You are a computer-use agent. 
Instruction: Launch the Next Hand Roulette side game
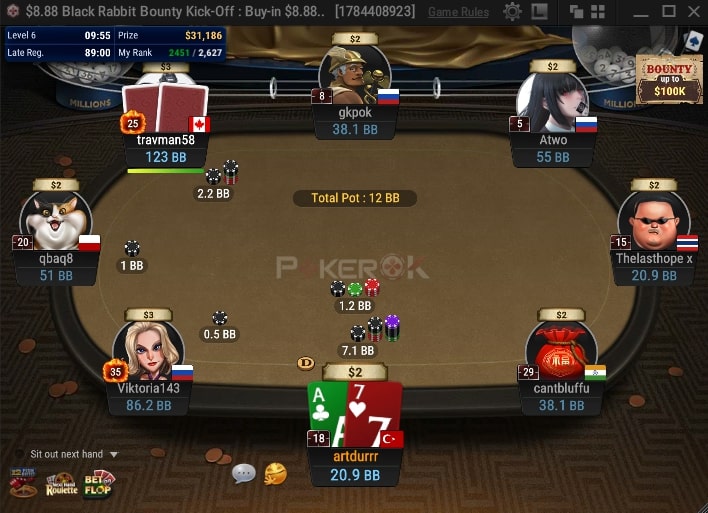(x=62, y=485)
